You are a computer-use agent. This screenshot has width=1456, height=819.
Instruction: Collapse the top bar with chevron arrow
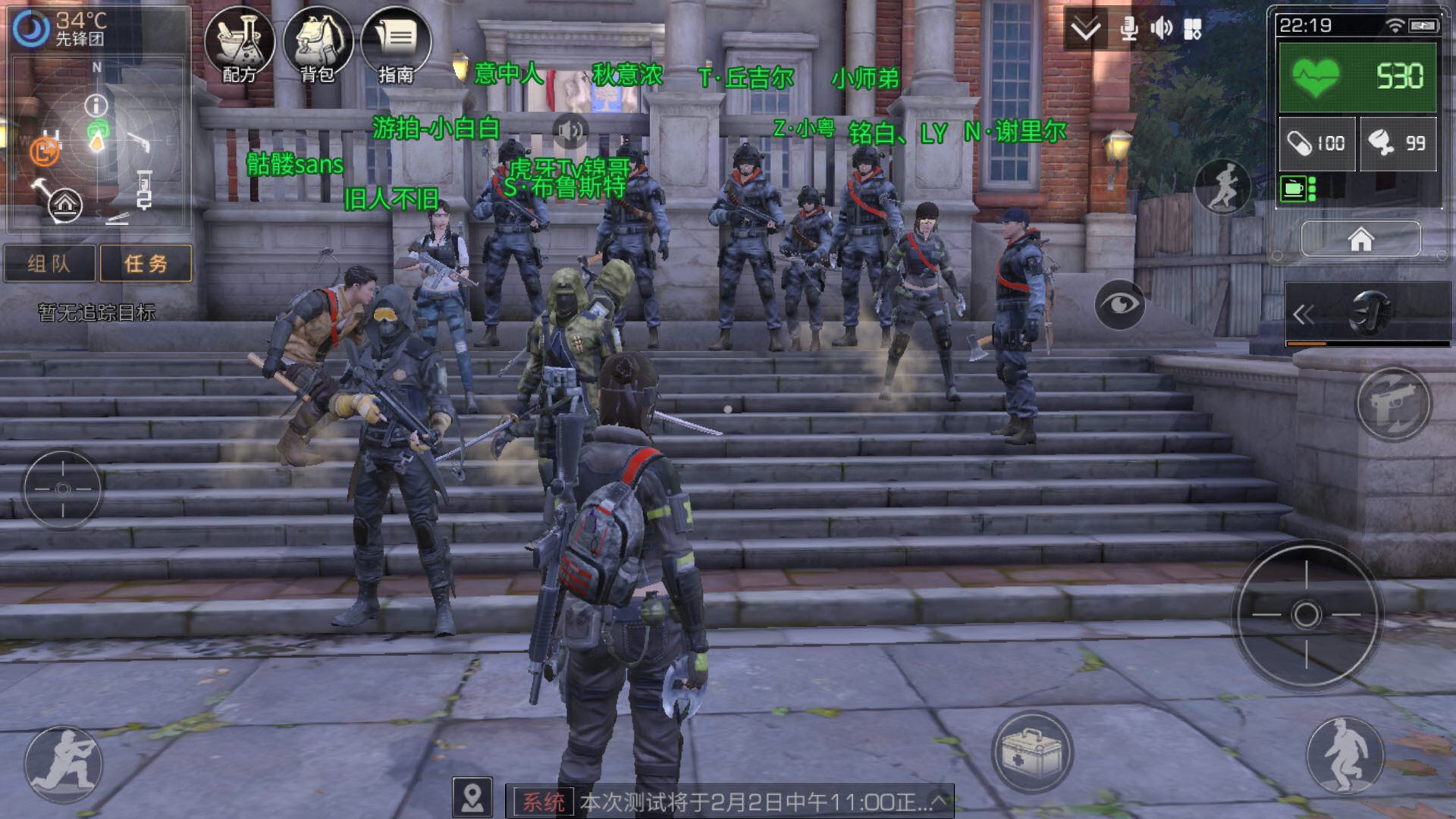point(1085,29)
